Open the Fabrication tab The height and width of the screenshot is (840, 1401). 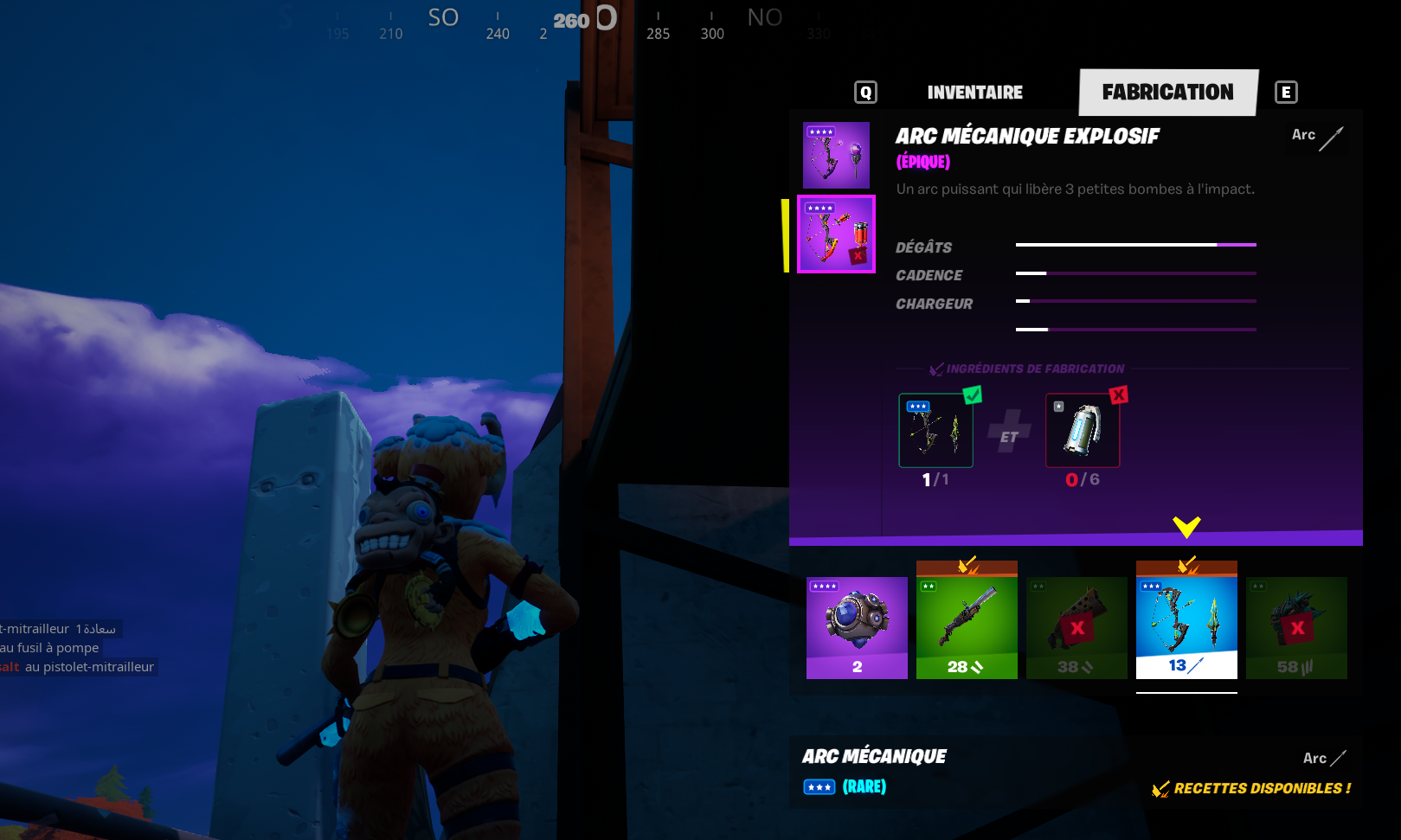(1167, 92)
